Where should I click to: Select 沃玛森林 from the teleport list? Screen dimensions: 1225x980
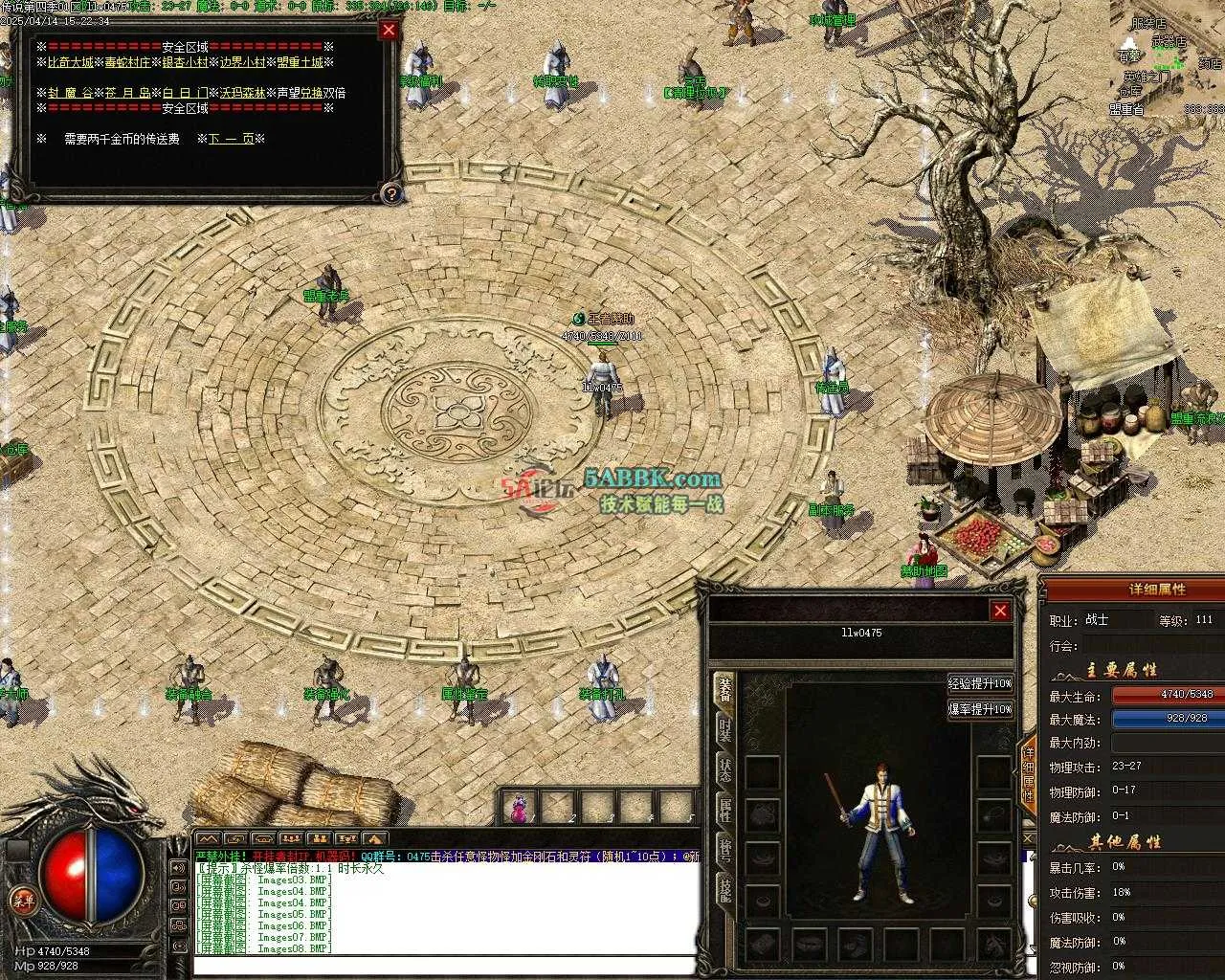[x=242, y=93]
